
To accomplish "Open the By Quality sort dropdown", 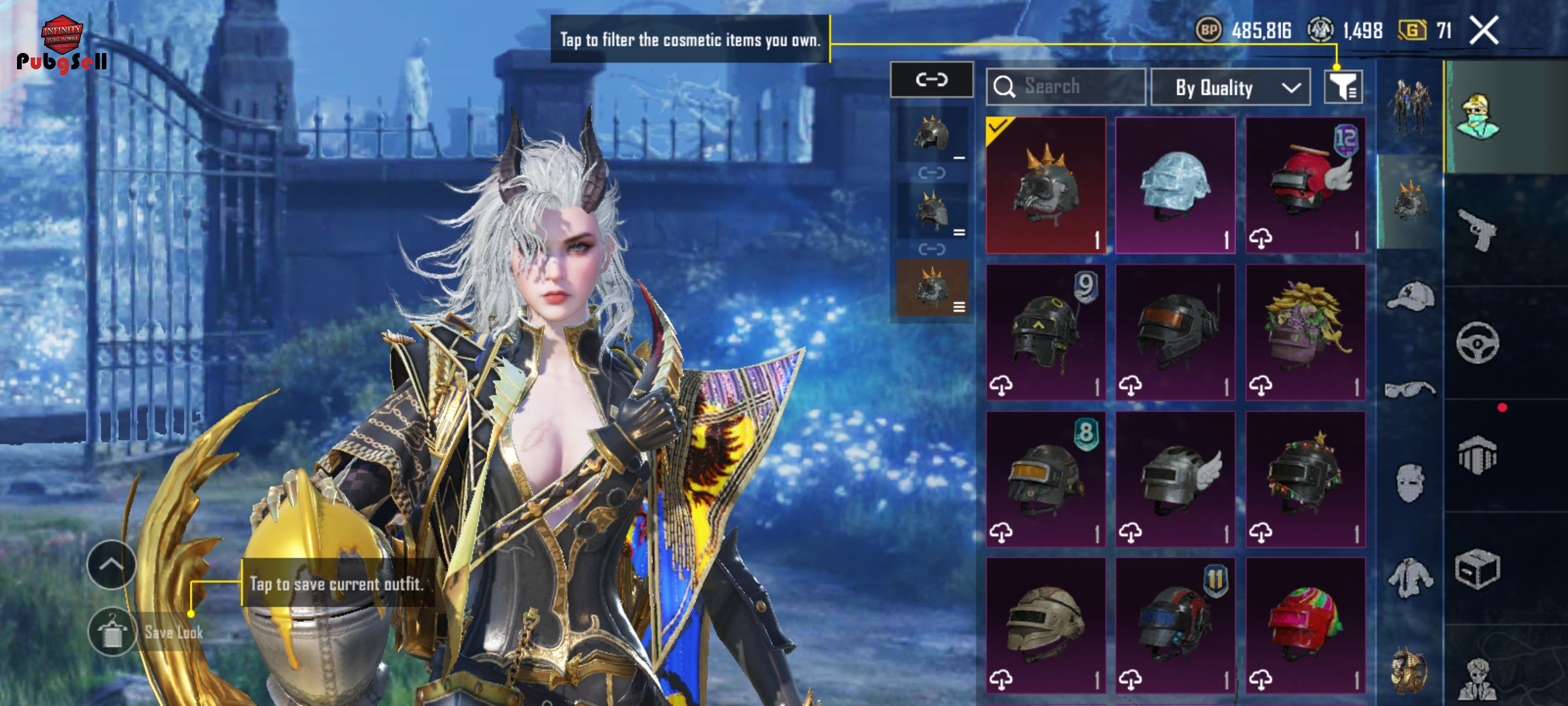I will point(1230,87).
